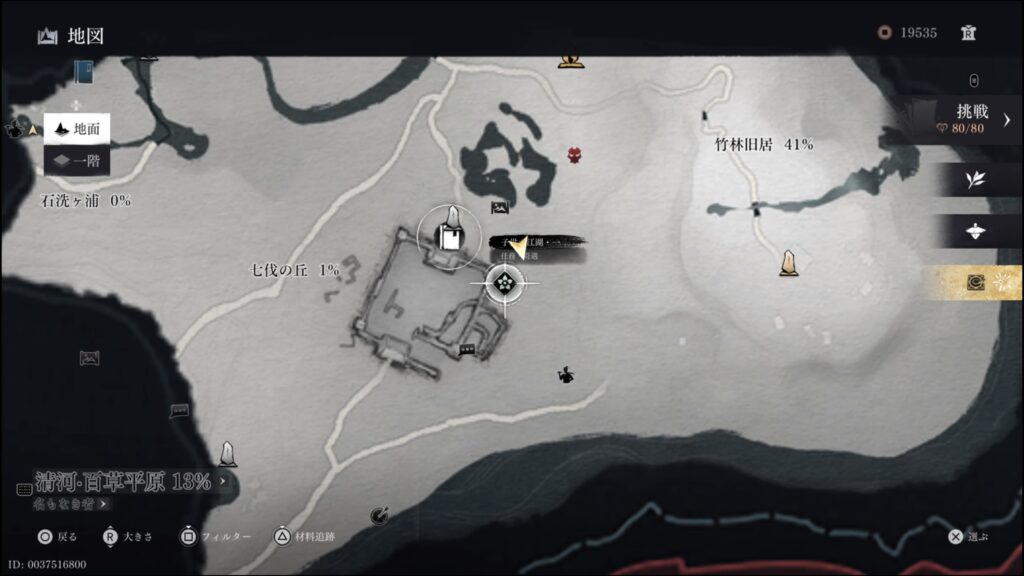Select the red demon mask map marker

click(575, 155)
